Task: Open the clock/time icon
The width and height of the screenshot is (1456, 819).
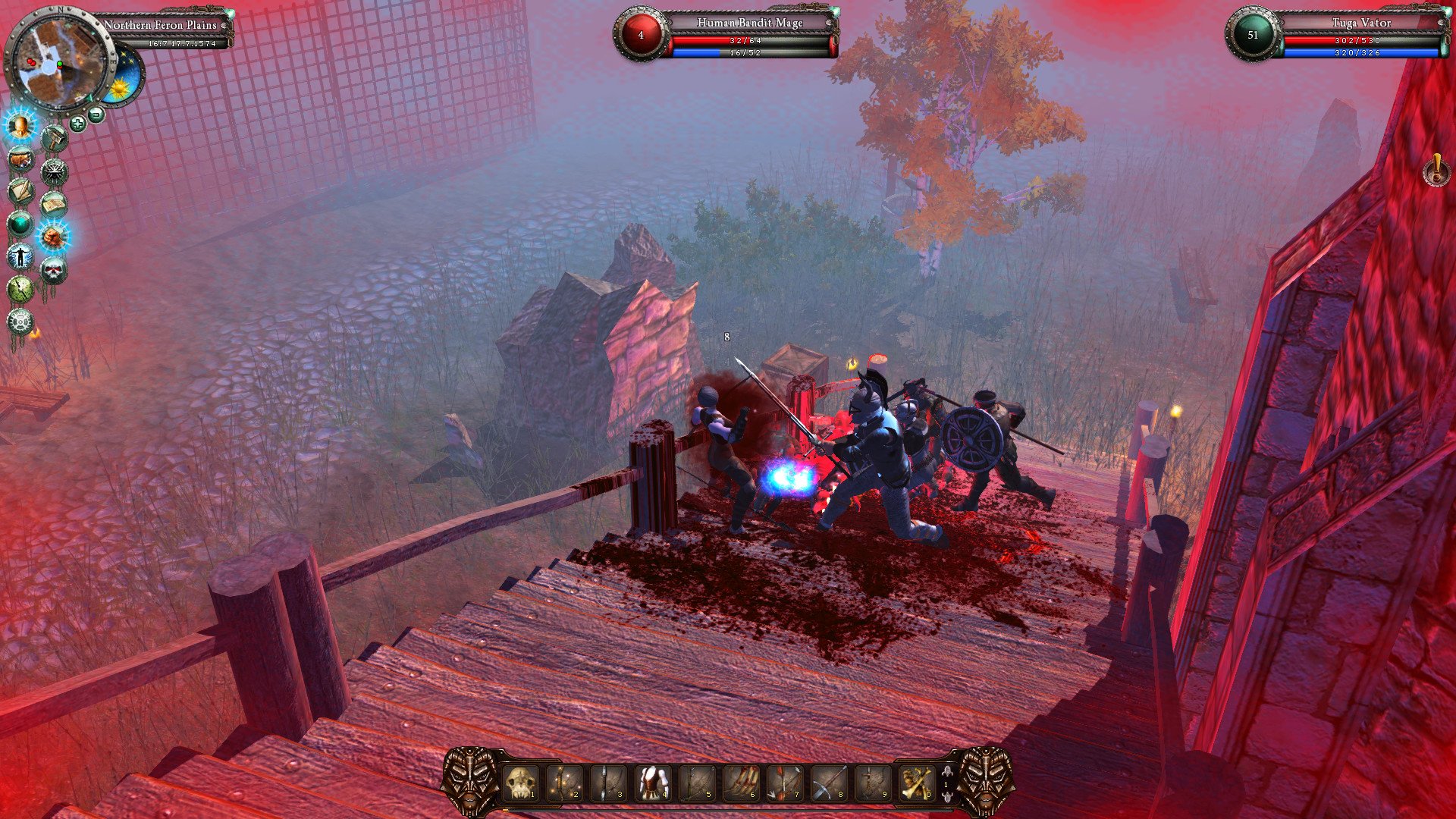Action: pos(20,289)
